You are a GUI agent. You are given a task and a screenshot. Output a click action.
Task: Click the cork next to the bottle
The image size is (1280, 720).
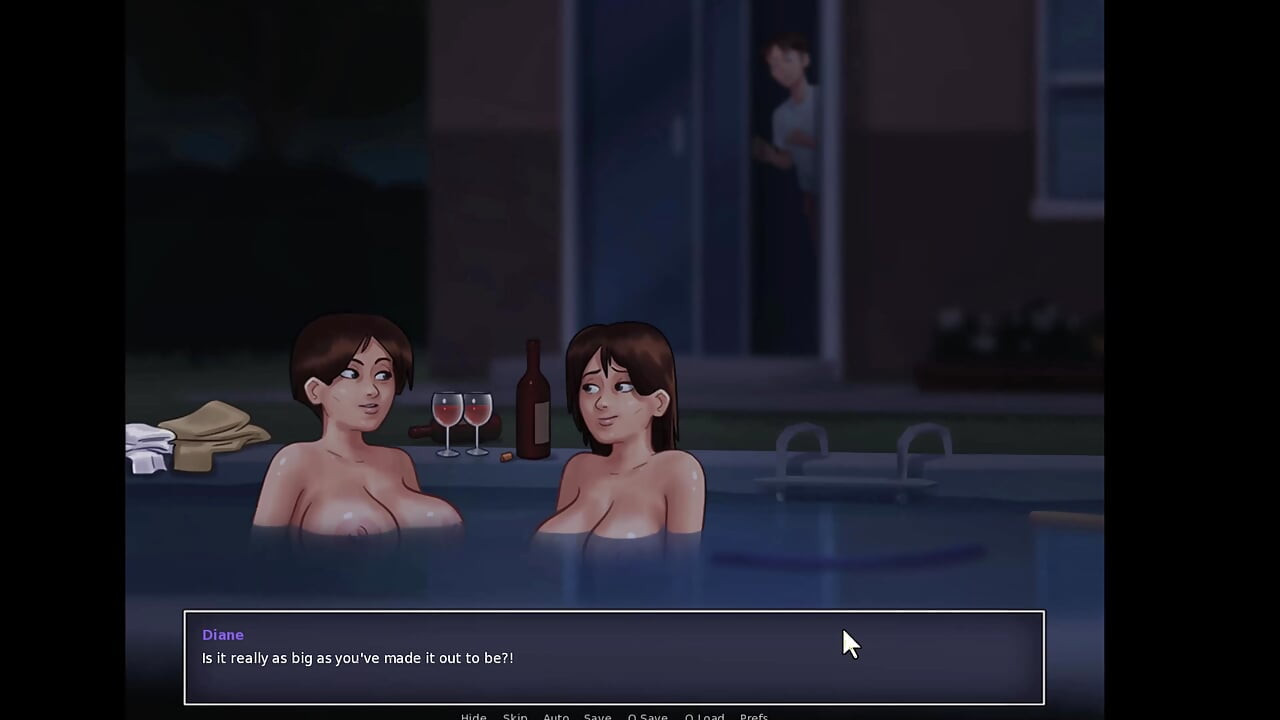[504, 456]
